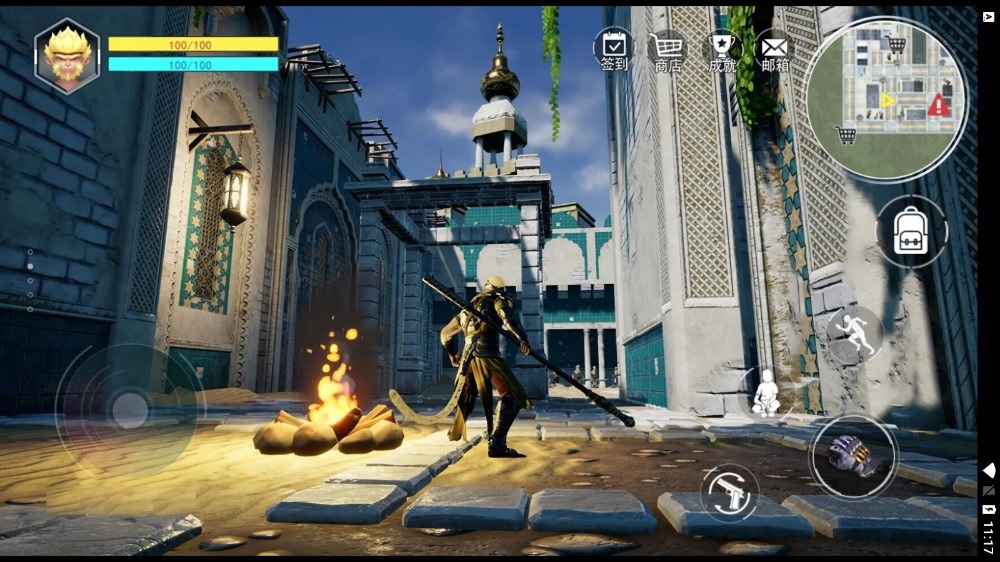This screenshot has width=1000, height=562.
Task: Toggle the crouch button
Action: point(767,393)
